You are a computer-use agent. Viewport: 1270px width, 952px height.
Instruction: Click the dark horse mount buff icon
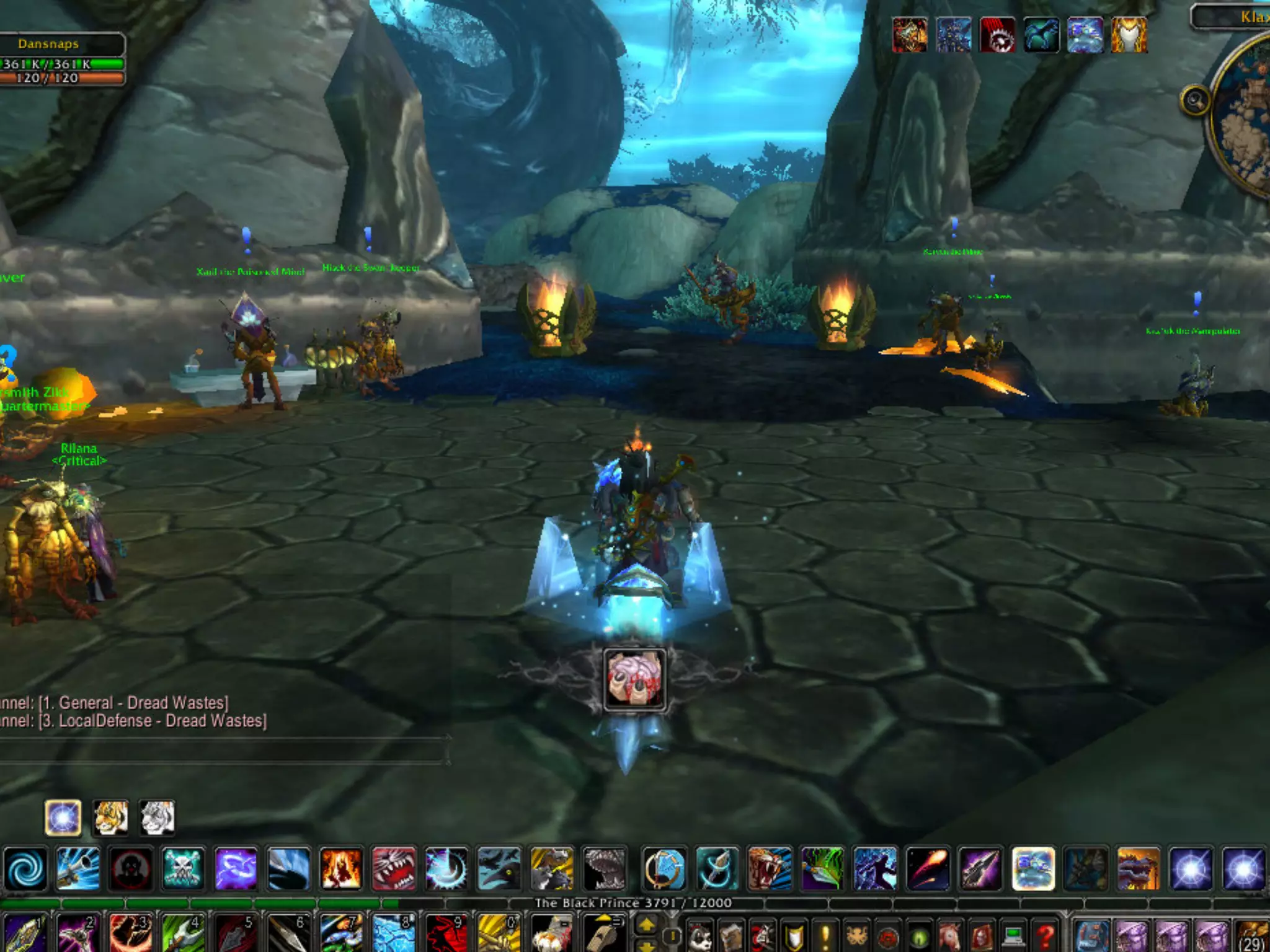[x=1041, y=35]
